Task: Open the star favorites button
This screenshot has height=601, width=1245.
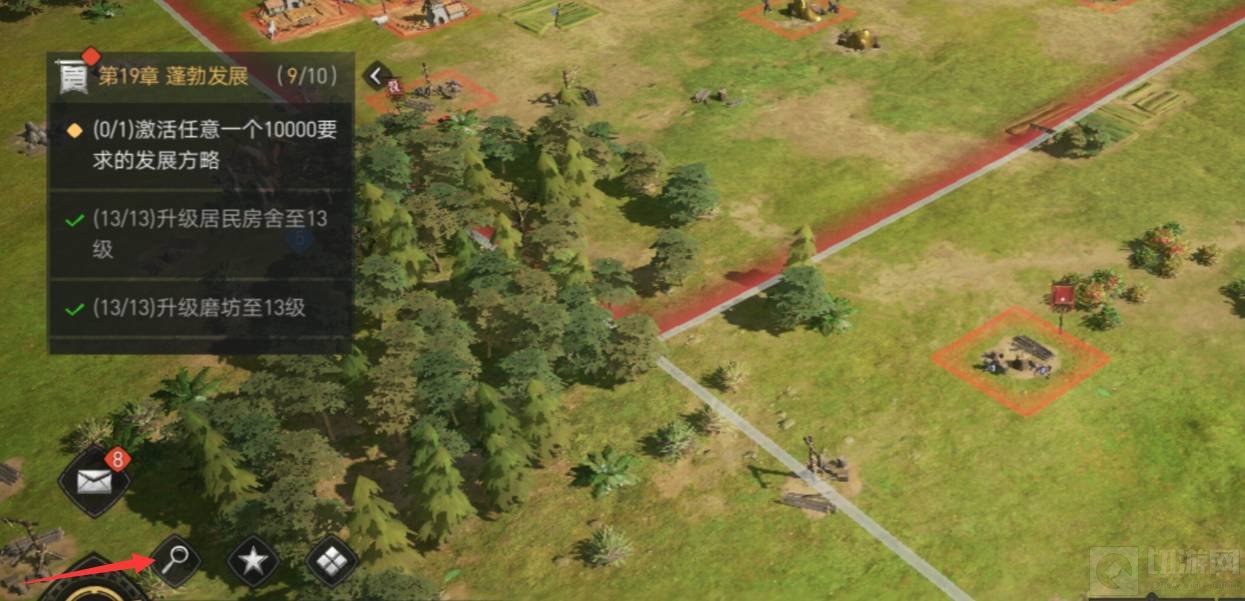Action: (253, 562)
